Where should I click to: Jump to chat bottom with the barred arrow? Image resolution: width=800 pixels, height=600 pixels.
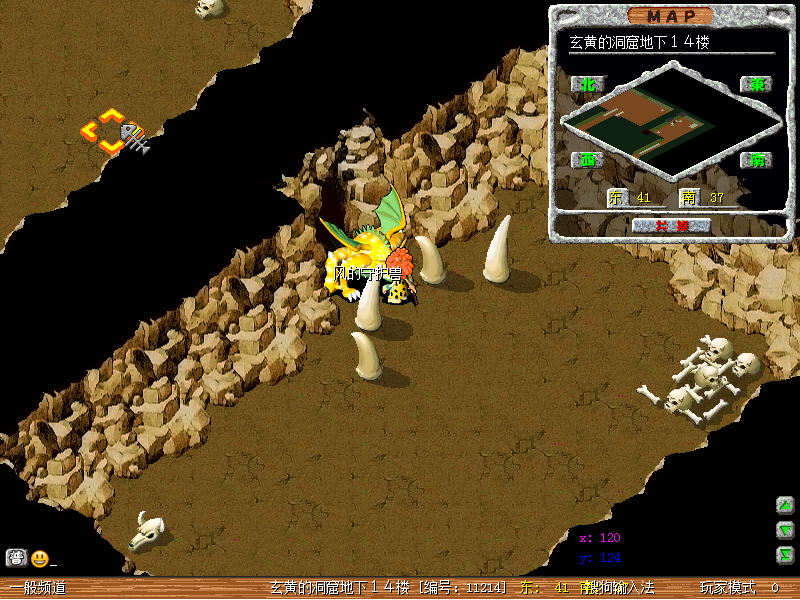point(786,555)
